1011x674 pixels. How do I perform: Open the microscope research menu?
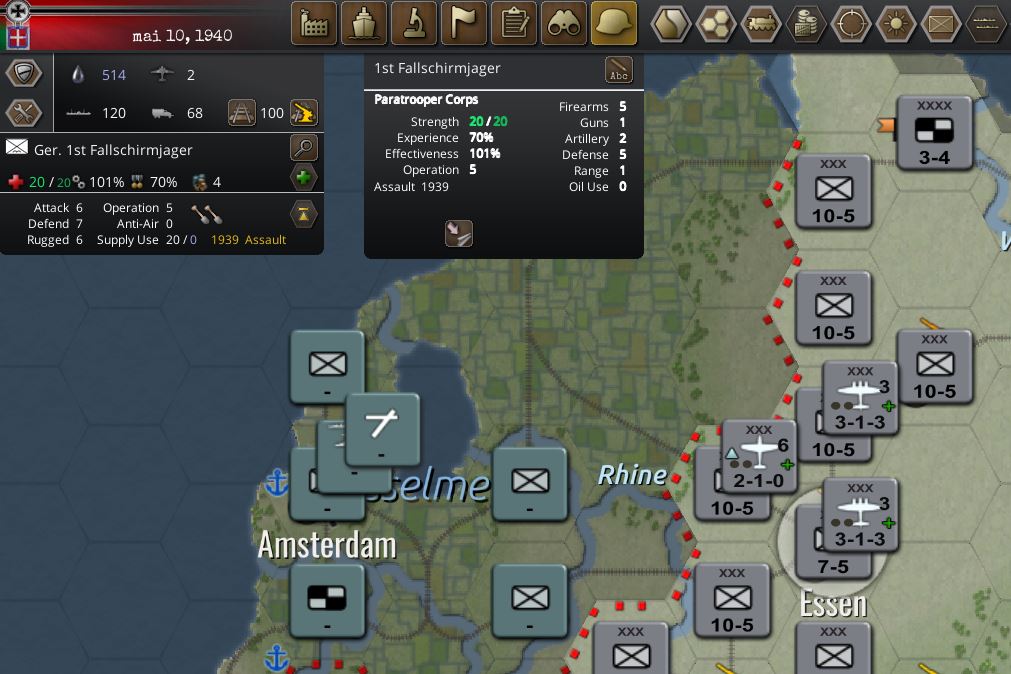point(414,24)
